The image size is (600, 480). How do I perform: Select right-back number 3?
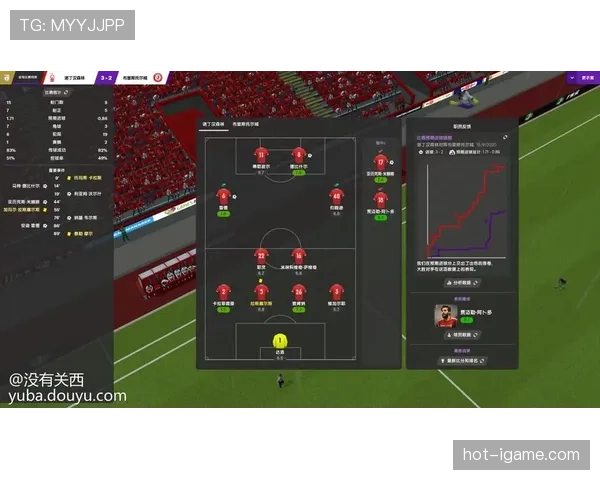[336, 291]
